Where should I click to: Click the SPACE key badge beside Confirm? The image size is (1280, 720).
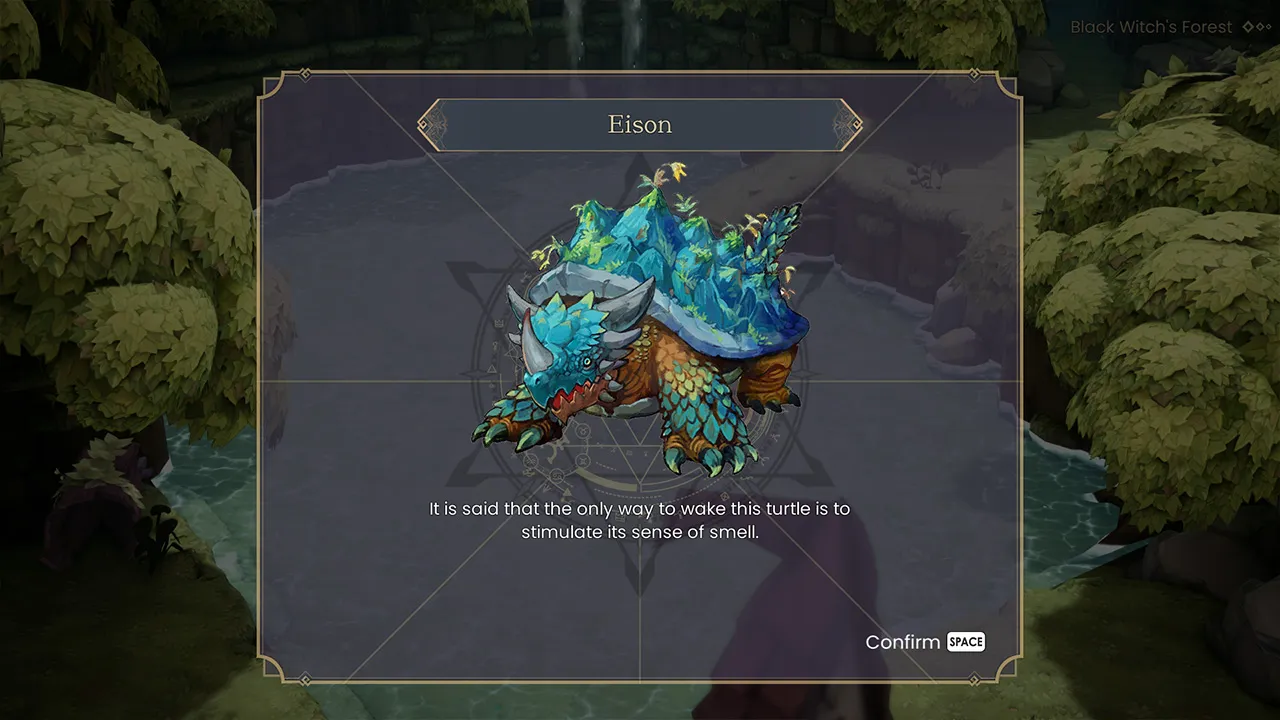click(x=965, y=642)
